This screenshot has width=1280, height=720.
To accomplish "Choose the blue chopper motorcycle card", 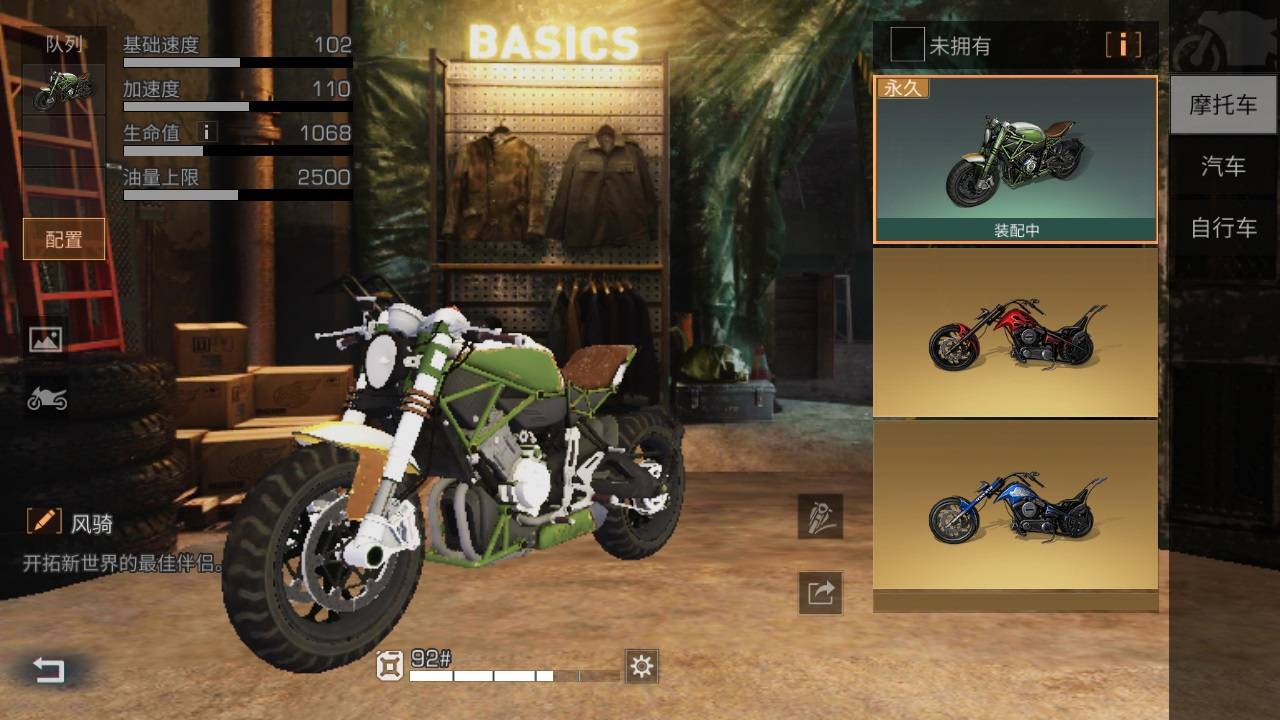I will click(1015, 505).
